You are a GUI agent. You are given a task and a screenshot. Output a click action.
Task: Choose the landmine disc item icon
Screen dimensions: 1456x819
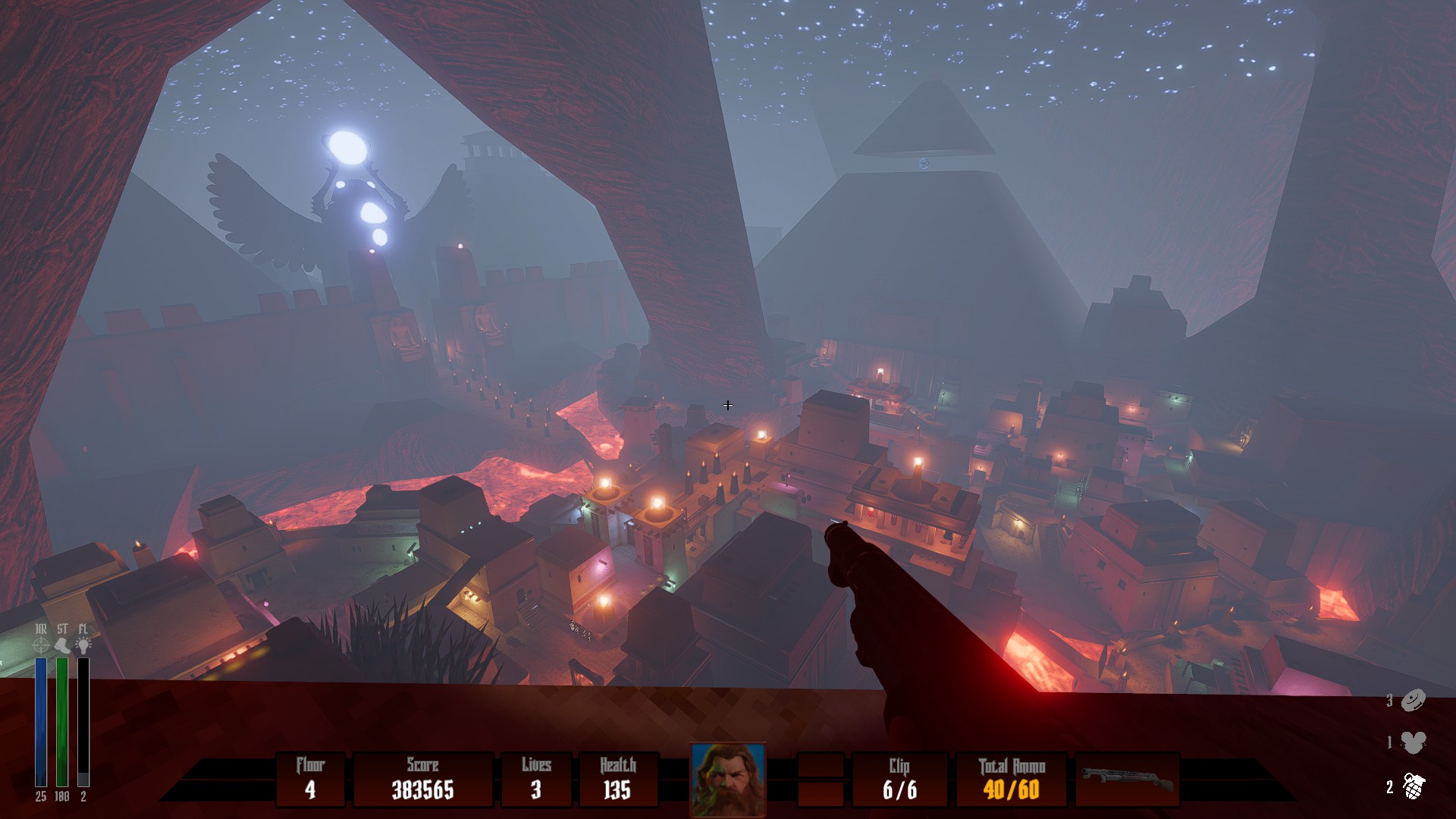coord(1413,701)
